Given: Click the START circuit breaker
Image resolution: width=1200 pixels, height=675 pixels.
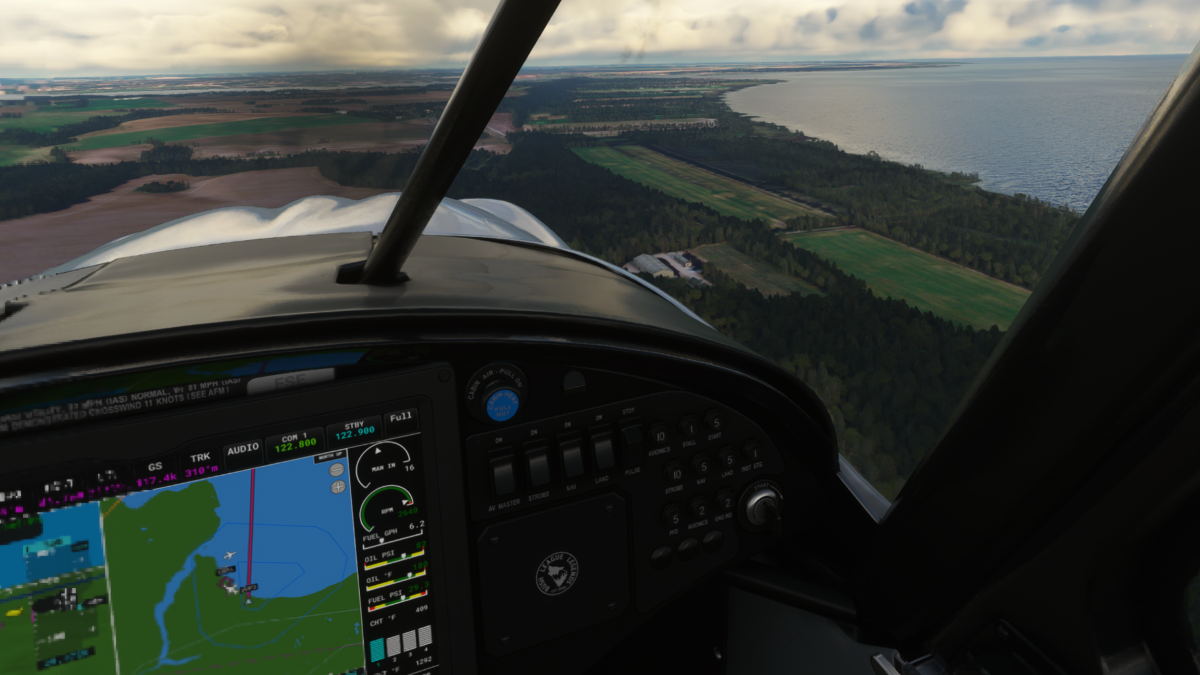Looking at the screenshot, I should pos(714,421).
